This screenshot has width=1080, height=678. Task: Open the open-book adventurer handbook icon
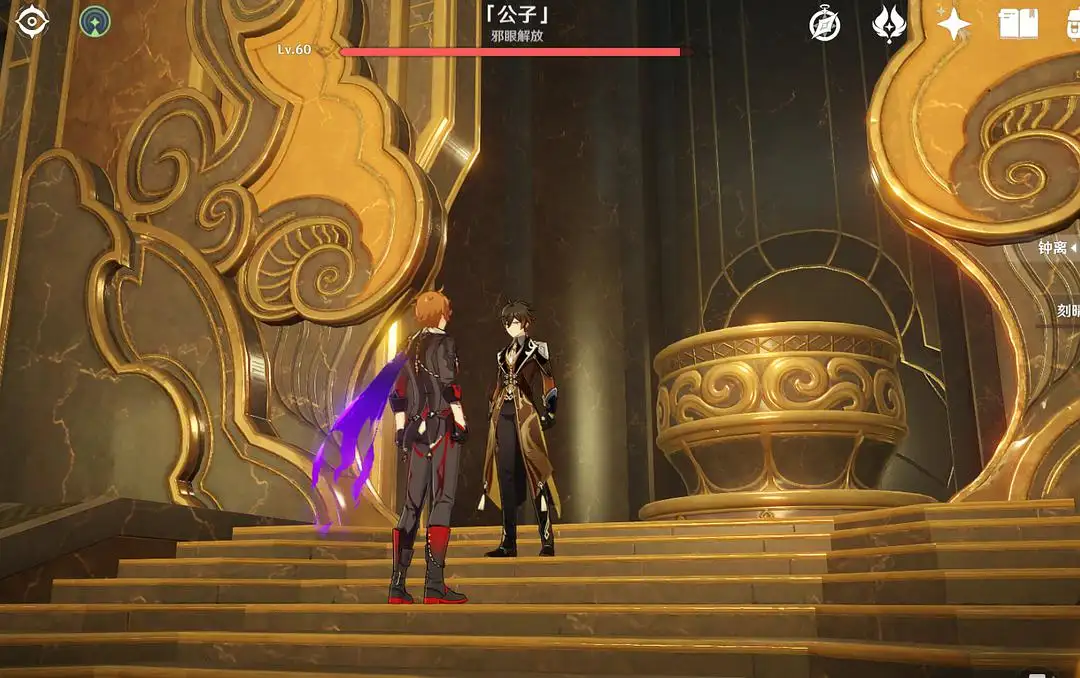(x=1018, y=24)
